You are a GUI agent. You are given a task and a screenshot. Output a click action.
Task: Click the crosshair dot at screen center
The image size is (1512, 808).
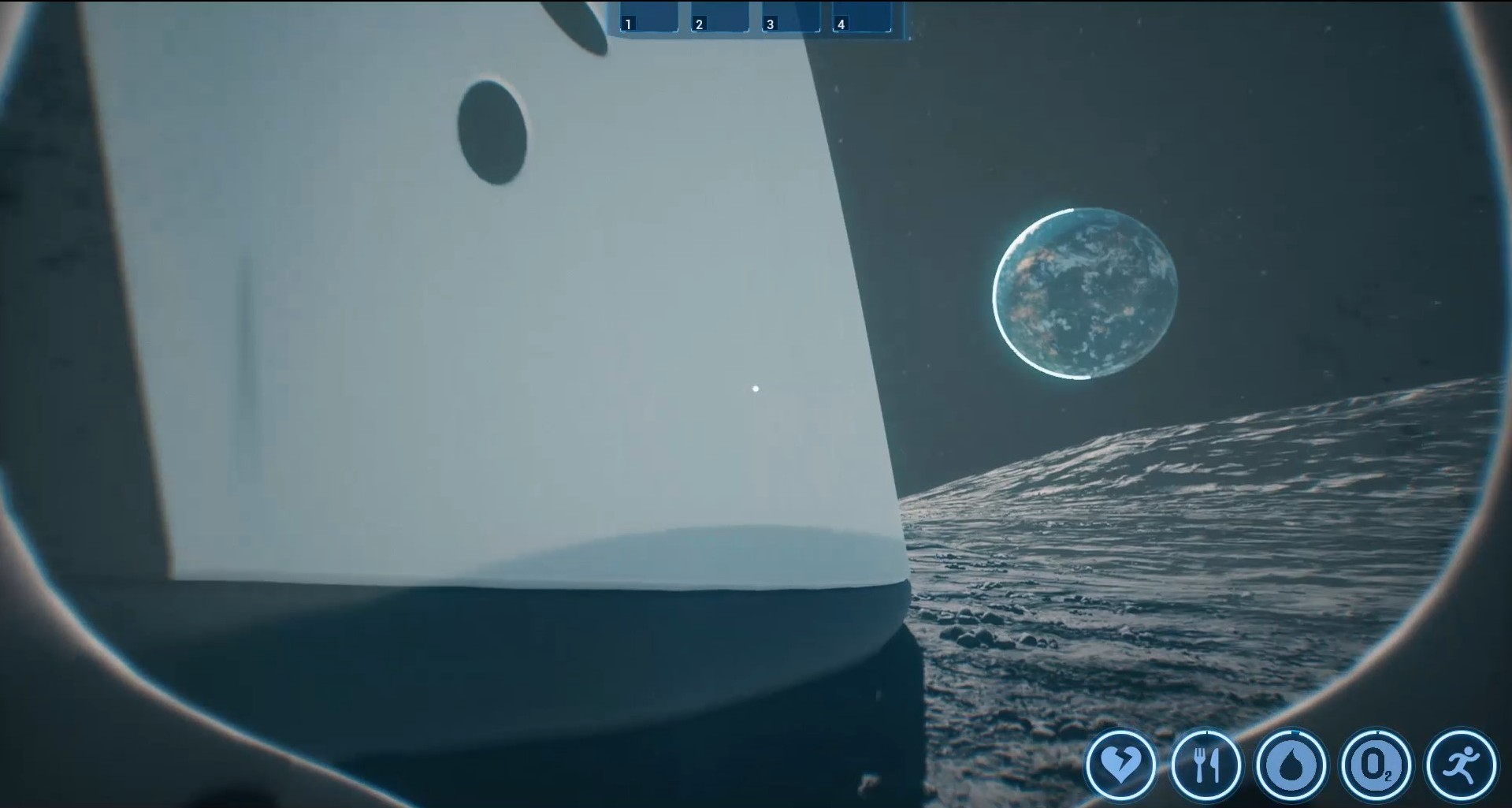pyautogui.click(x=756, y=389)
